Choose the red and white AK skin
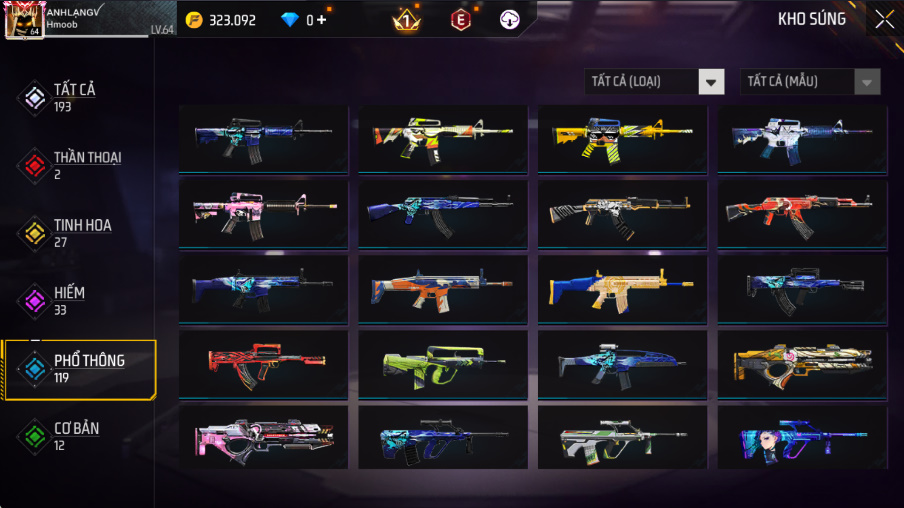The image size is (904, 508). 802,212
